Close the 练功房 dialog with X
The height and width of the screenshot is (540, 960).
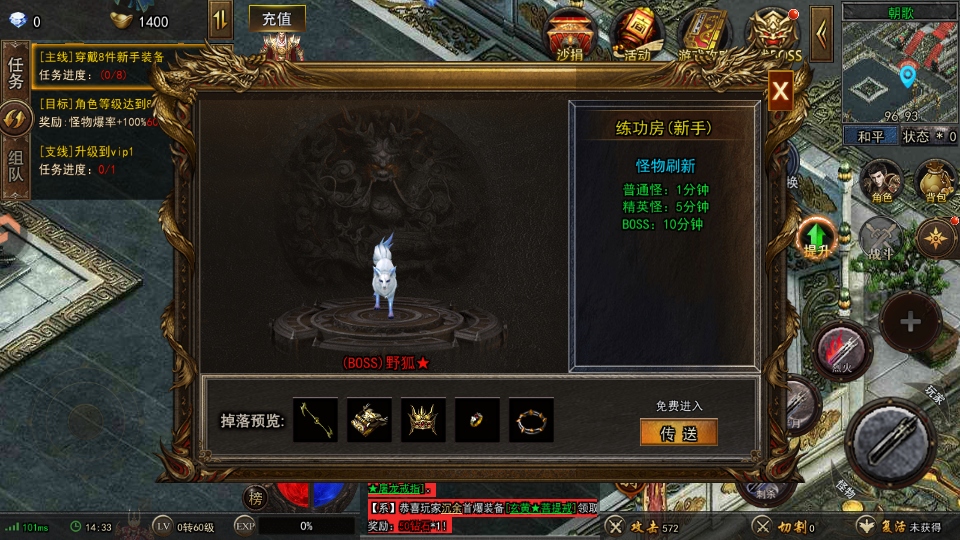pyautogui.click(x=781, y=93)
